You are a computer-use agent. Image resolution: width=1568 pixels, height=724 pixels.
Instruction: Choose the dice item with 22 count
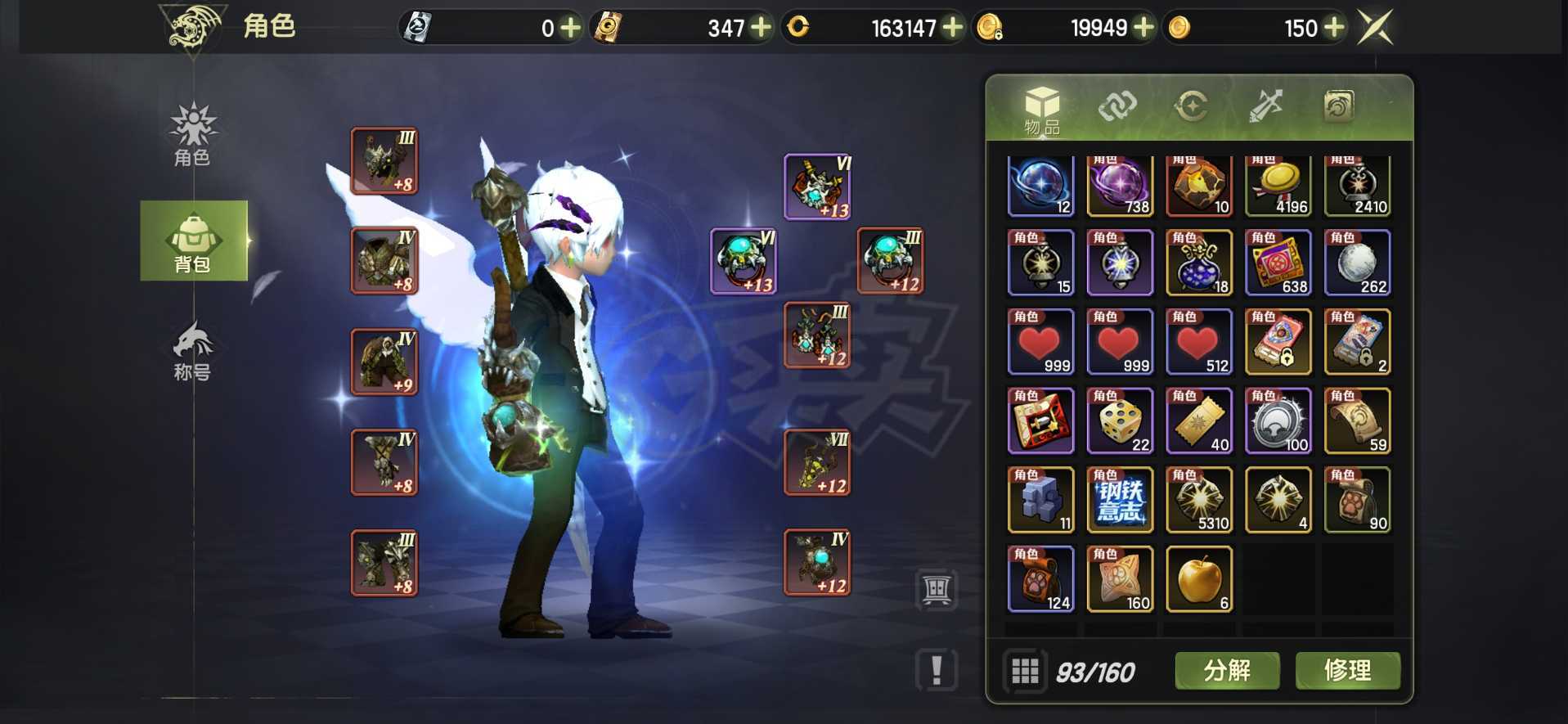1120,420
